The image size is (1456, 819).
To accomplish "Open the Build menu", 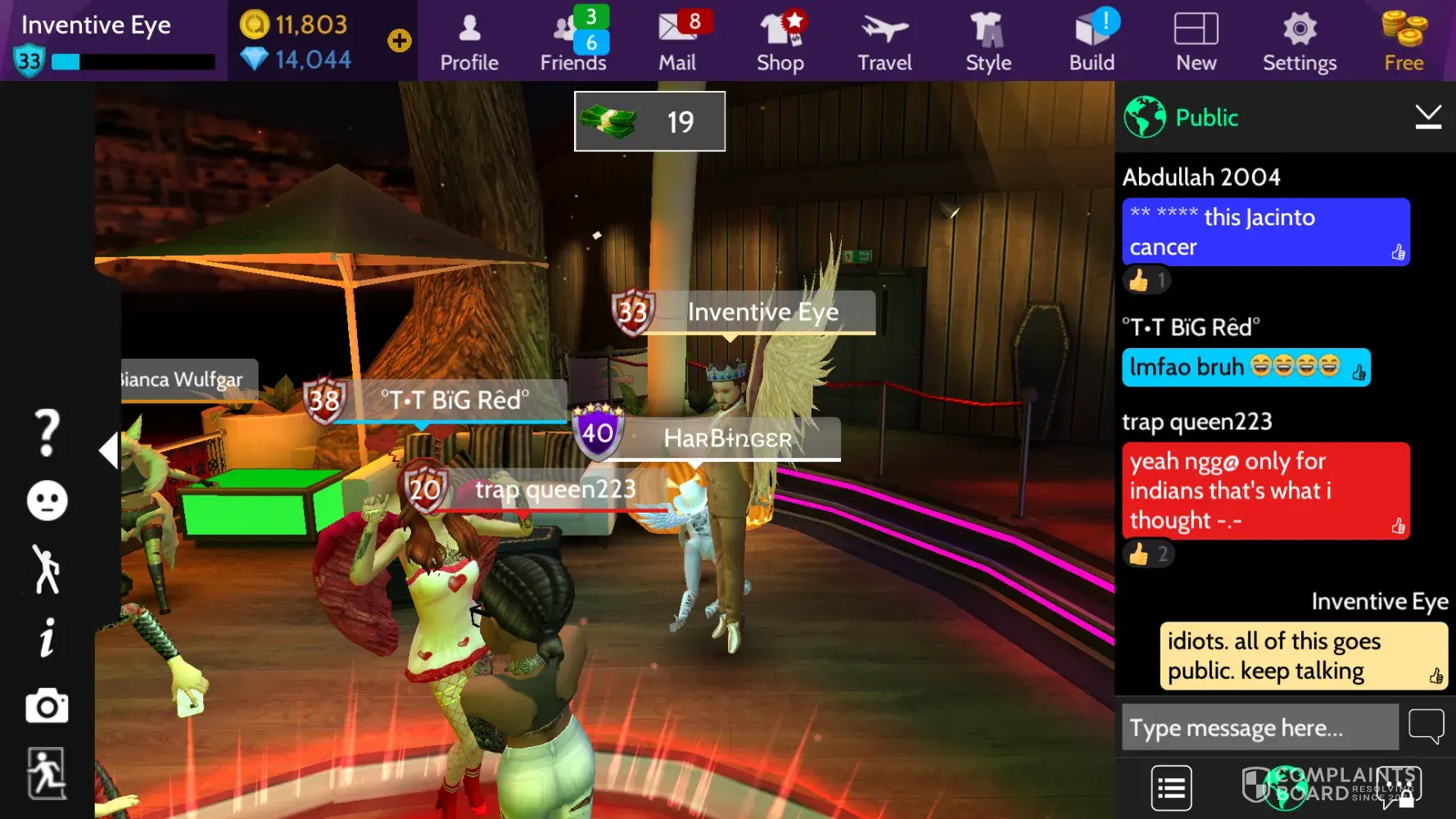I will (x=1092, y=41).
